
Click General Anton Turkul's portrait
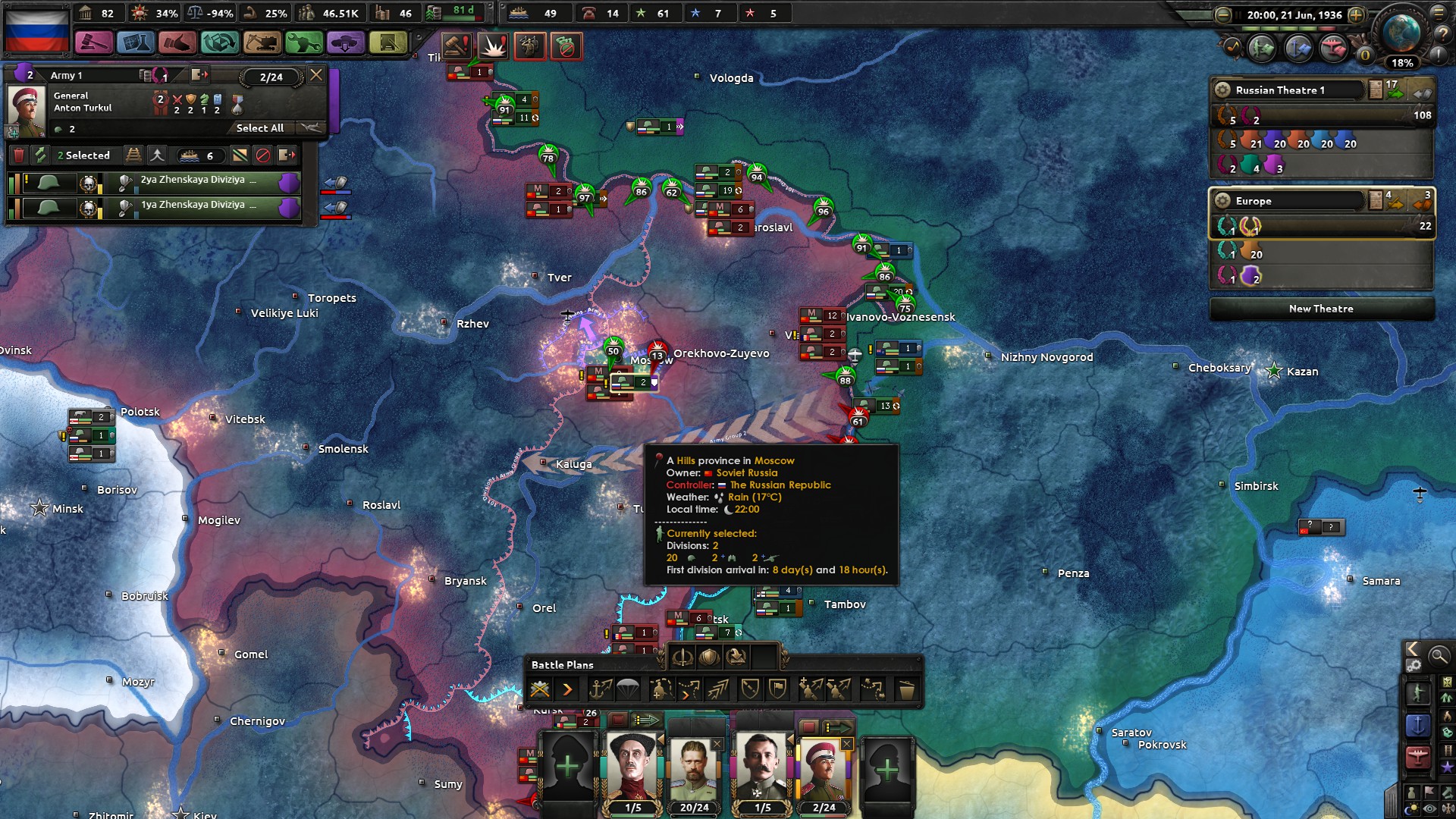[x=29, y=105]
